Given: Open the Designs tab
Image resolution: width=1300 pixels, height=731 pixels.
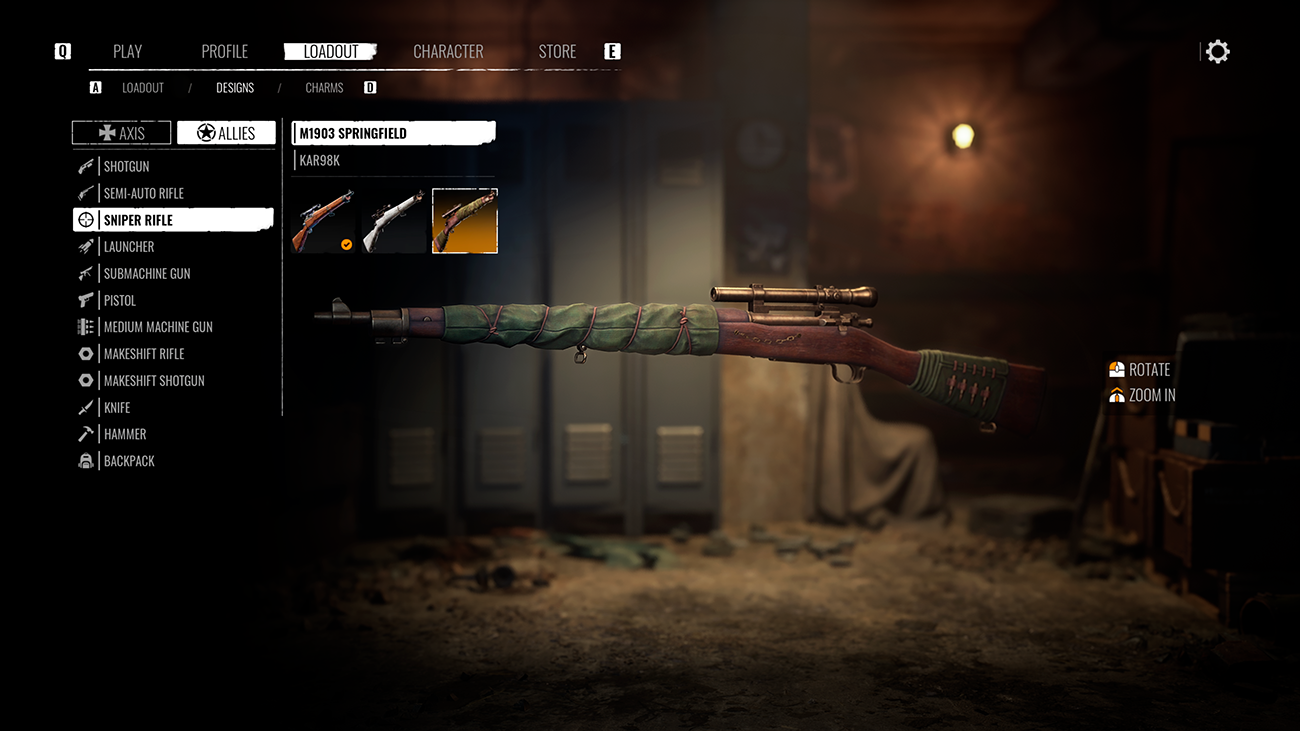Looking at the screenshot, I should tap(234, 87).
